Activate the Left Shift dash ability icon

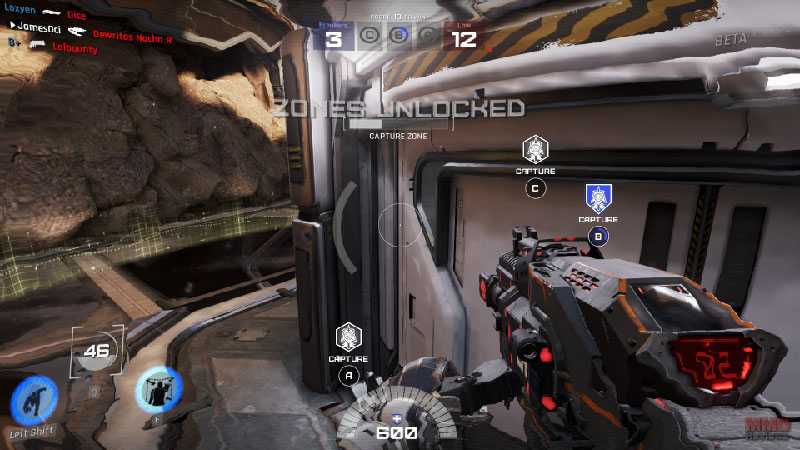[x=31, y=400]
